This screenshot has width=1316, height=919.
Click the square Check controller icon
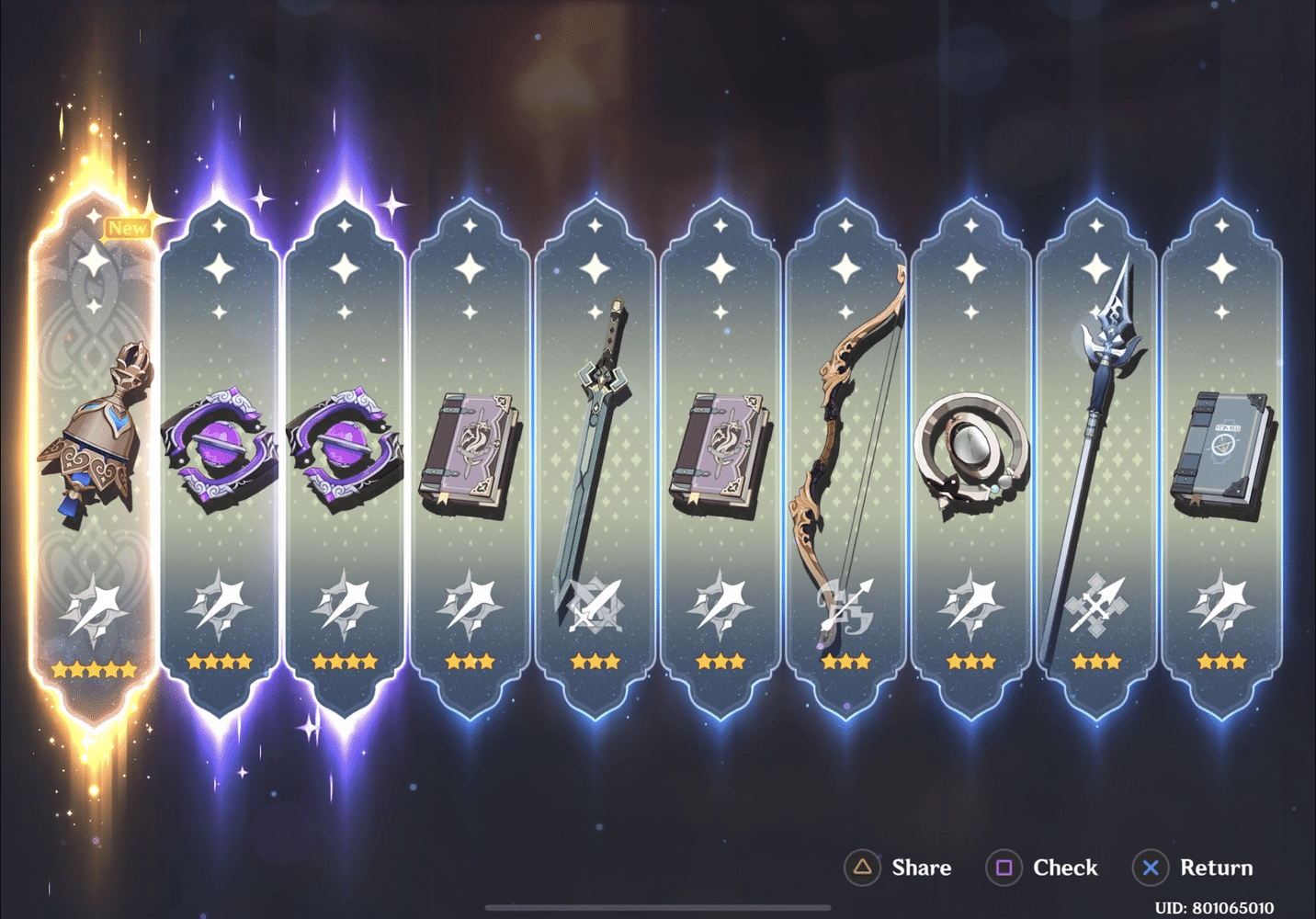pyautogui.click(x=1005, y=867)
